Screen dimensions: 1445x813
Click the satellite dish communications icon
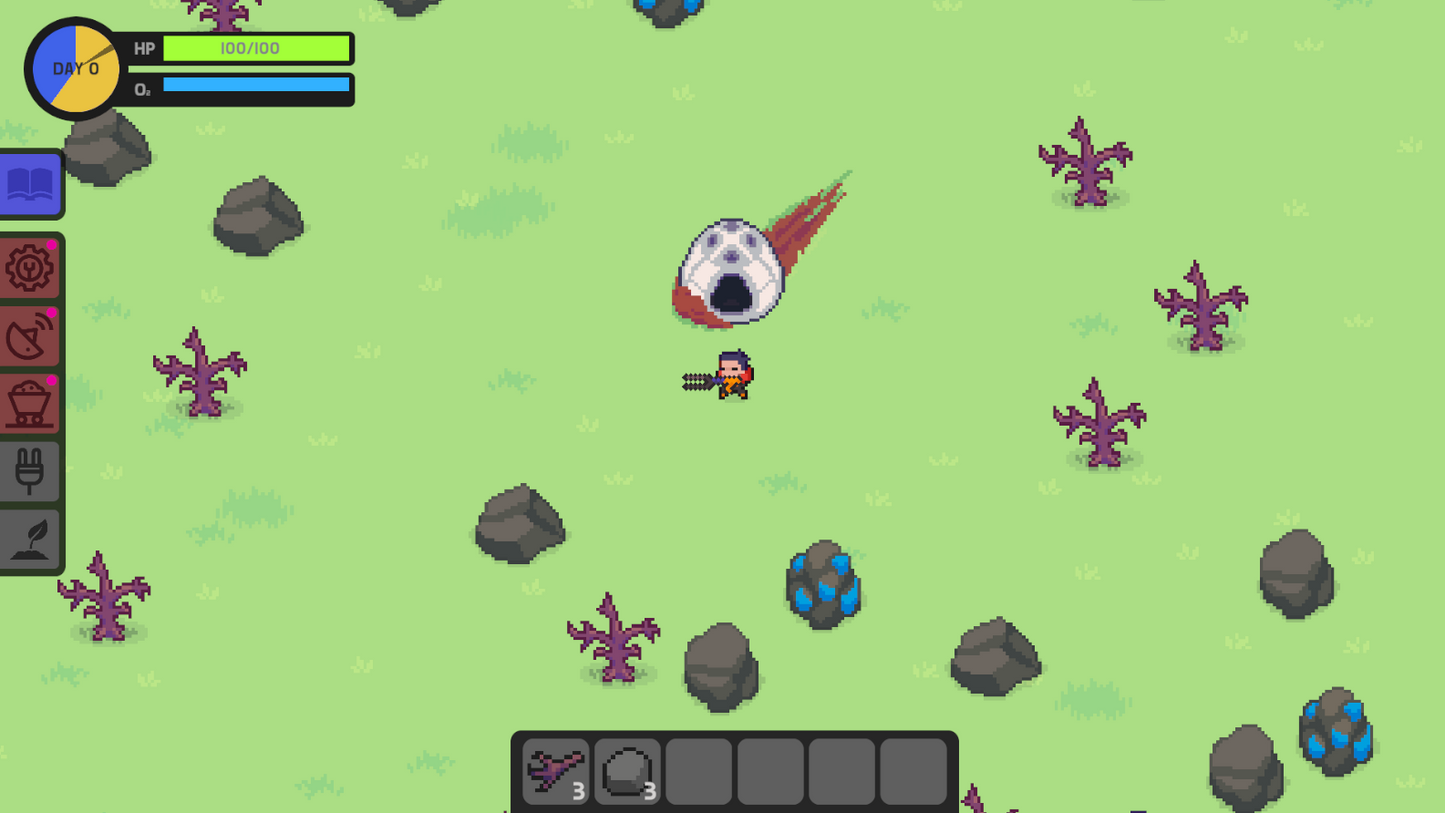pyautogui.click(x=30, y=336)
